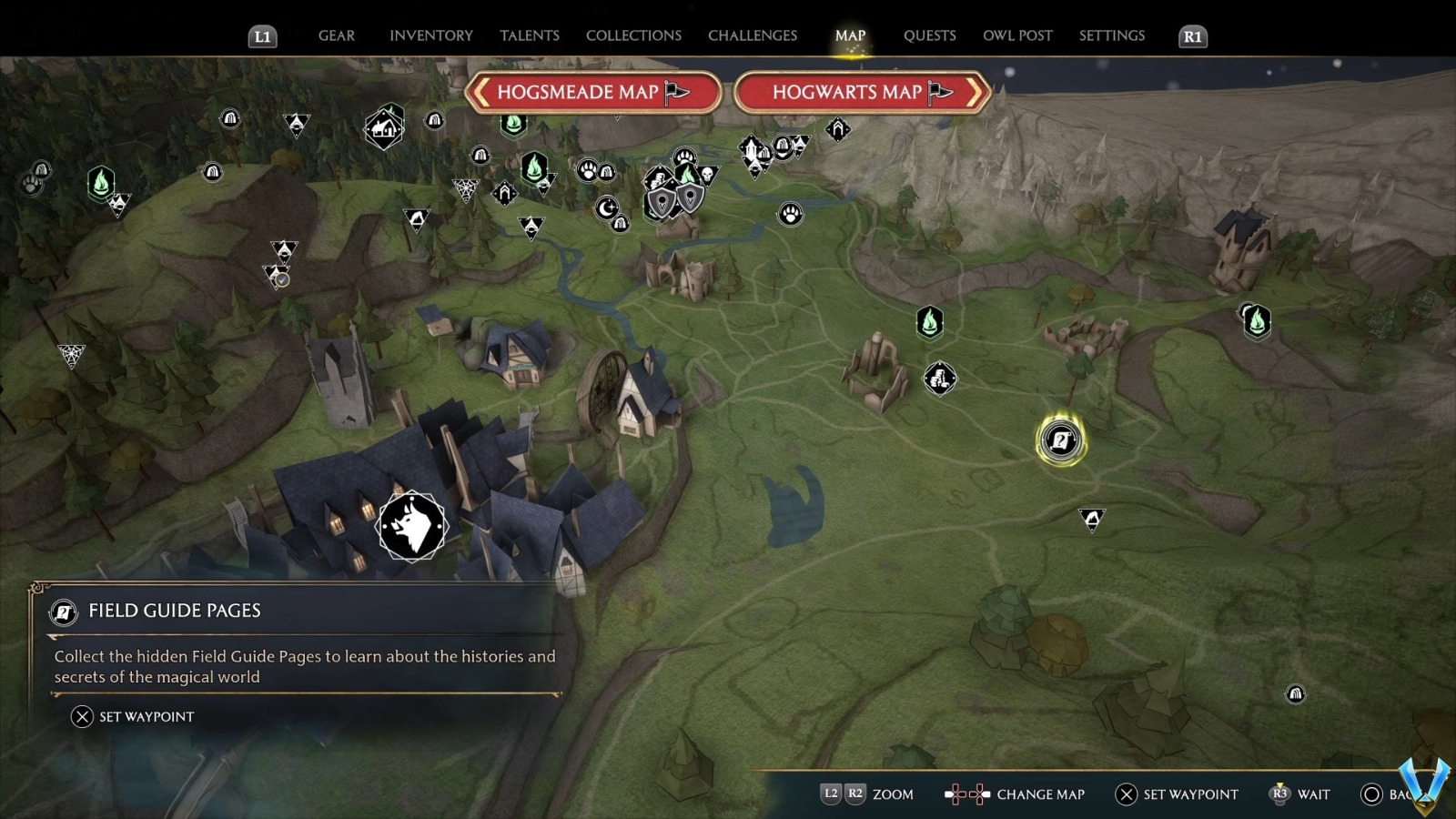Click the spider web marker on the left
This screenshot has height=819, width=1456.
pos(73,353)
